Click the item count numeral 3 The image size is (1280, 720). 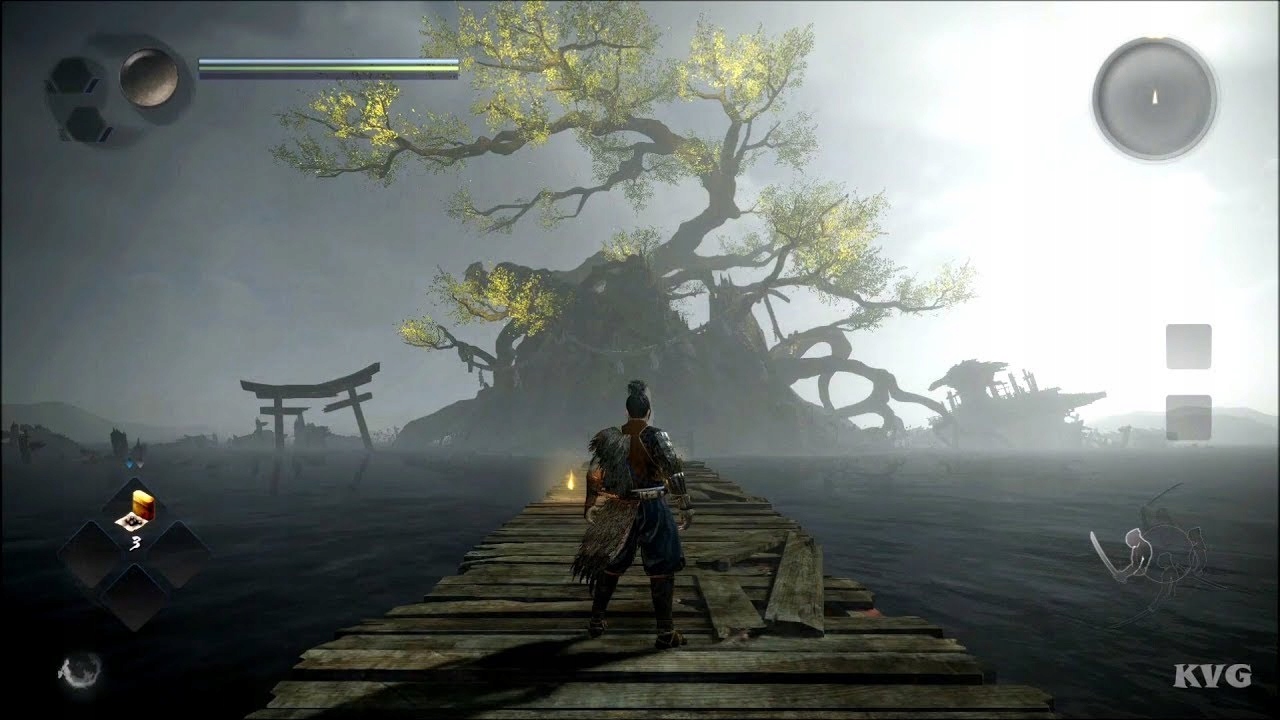pos(136,541)
